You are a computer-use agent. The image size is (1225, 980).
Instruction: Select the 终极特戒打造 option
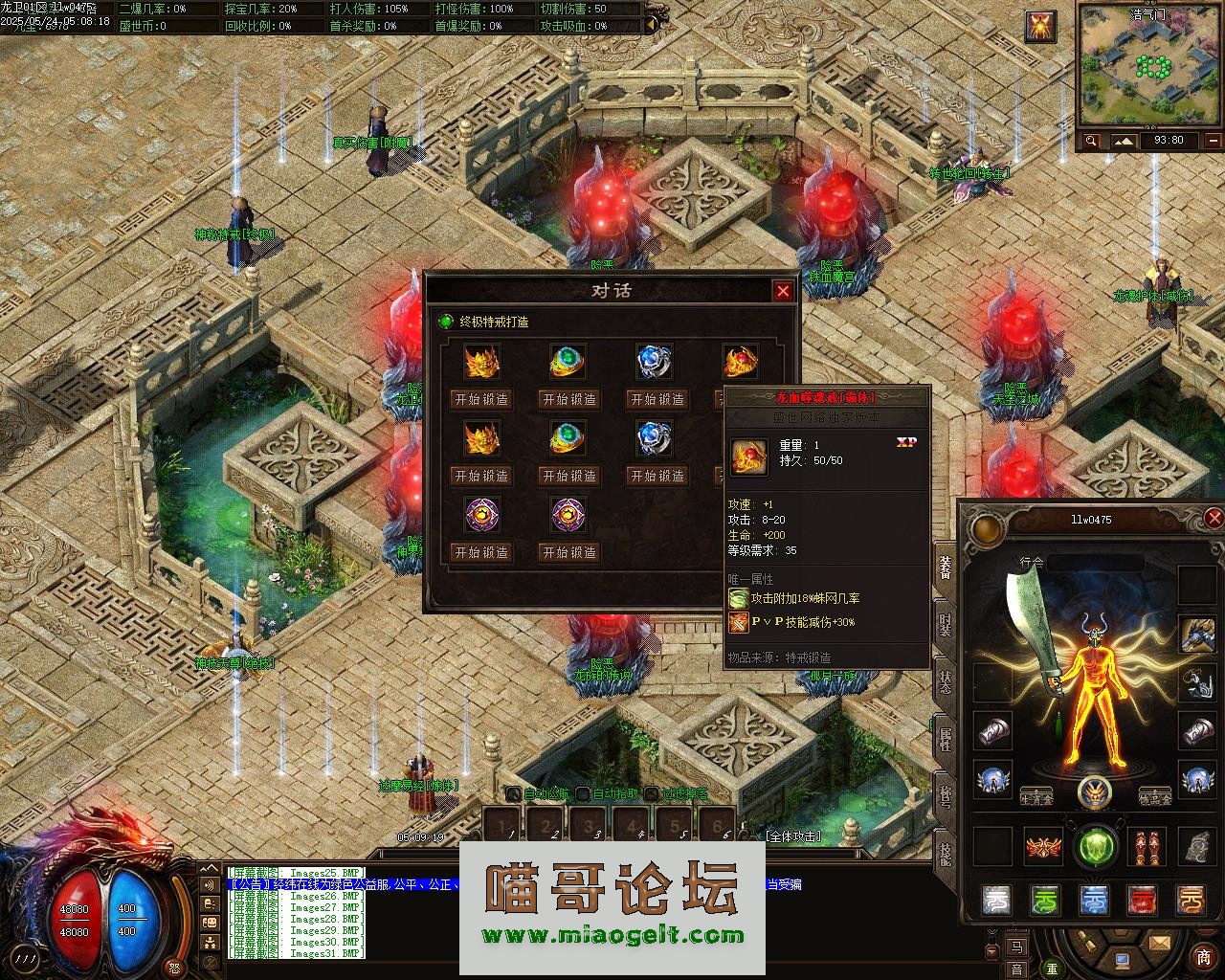pos(493,322)
